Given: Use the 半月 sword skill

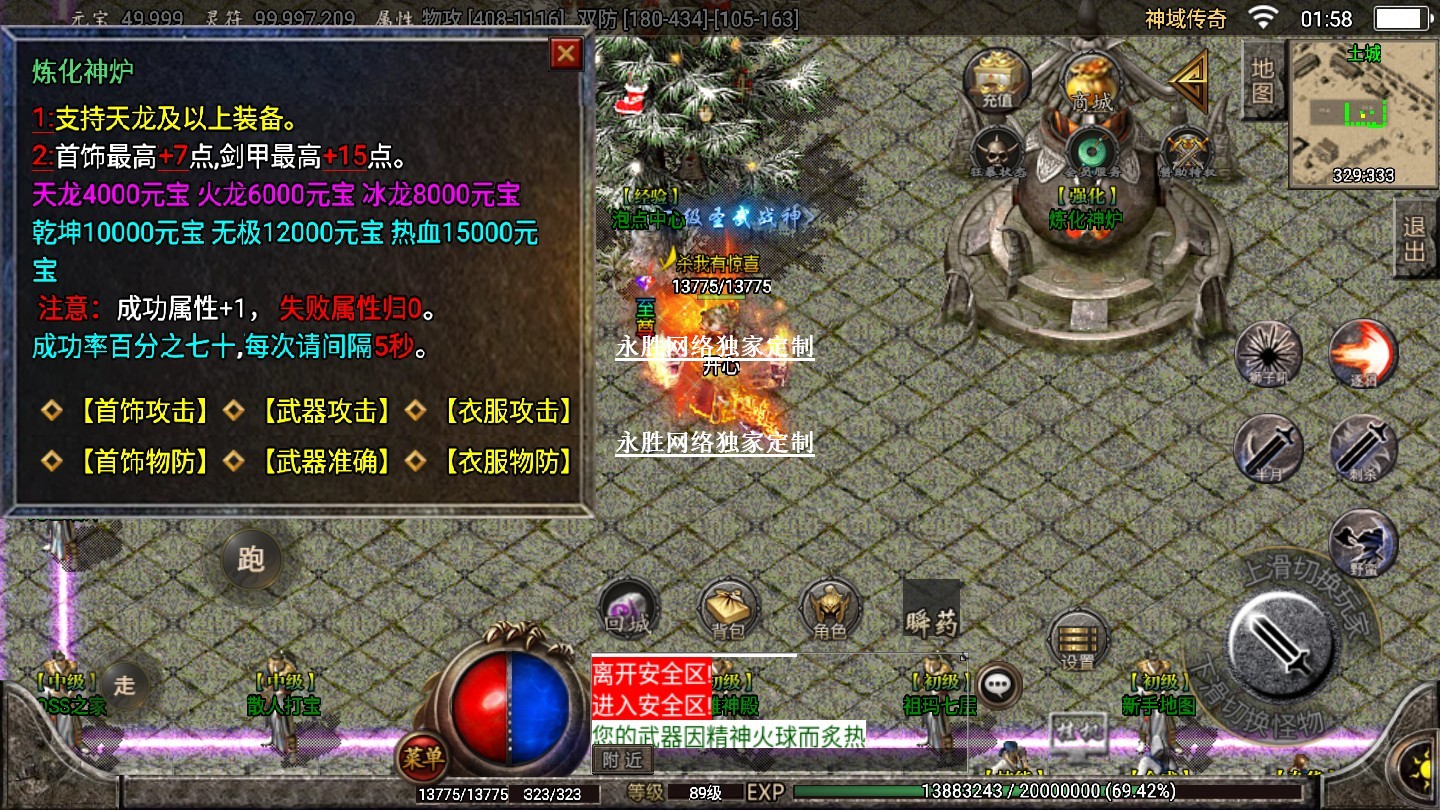Looking at the screenshot, I should click(1268, 447).
